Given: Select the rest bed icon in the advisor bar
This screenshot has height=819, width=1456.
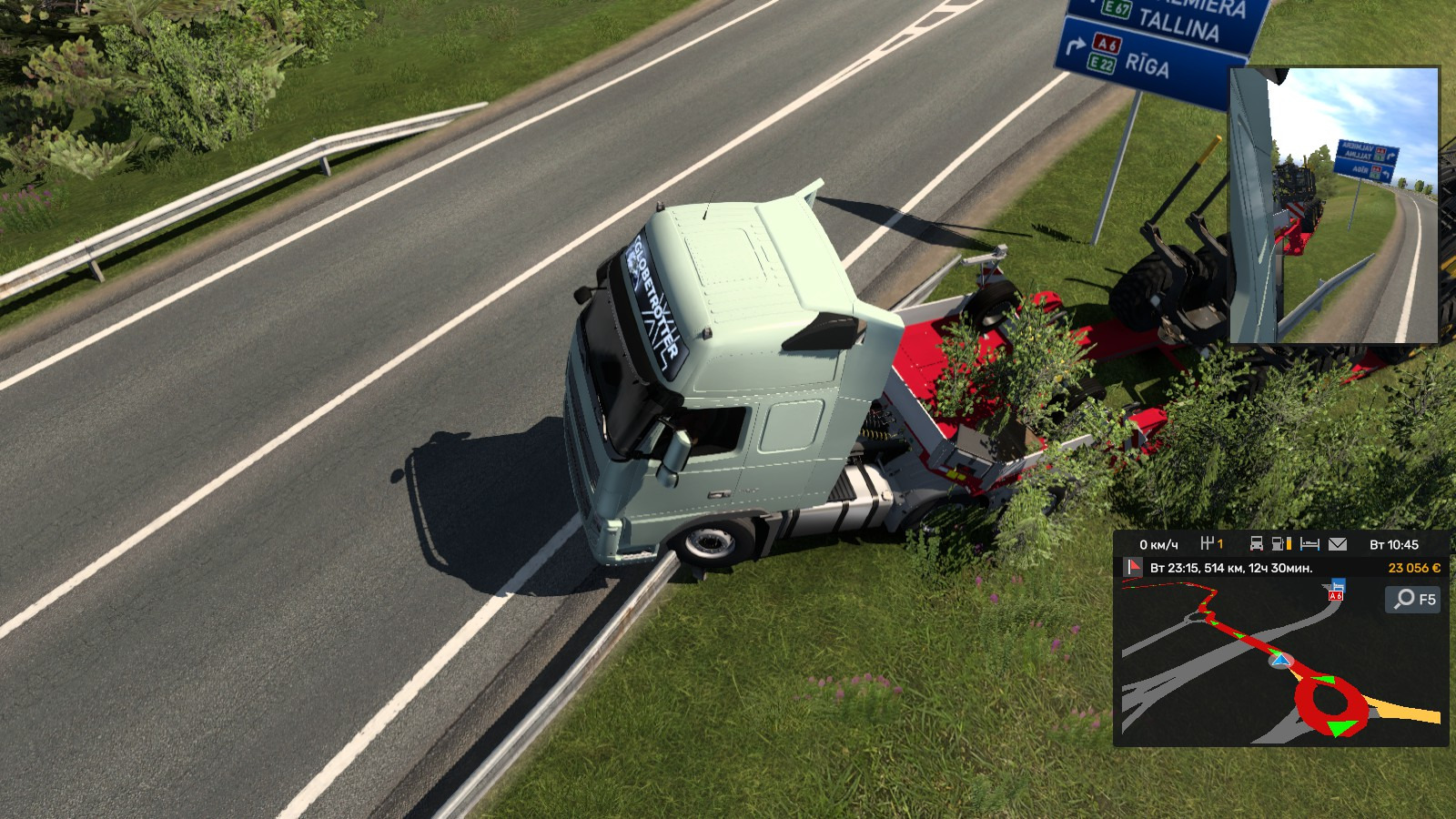Looking at the screenshot, I should point(1309,544).
